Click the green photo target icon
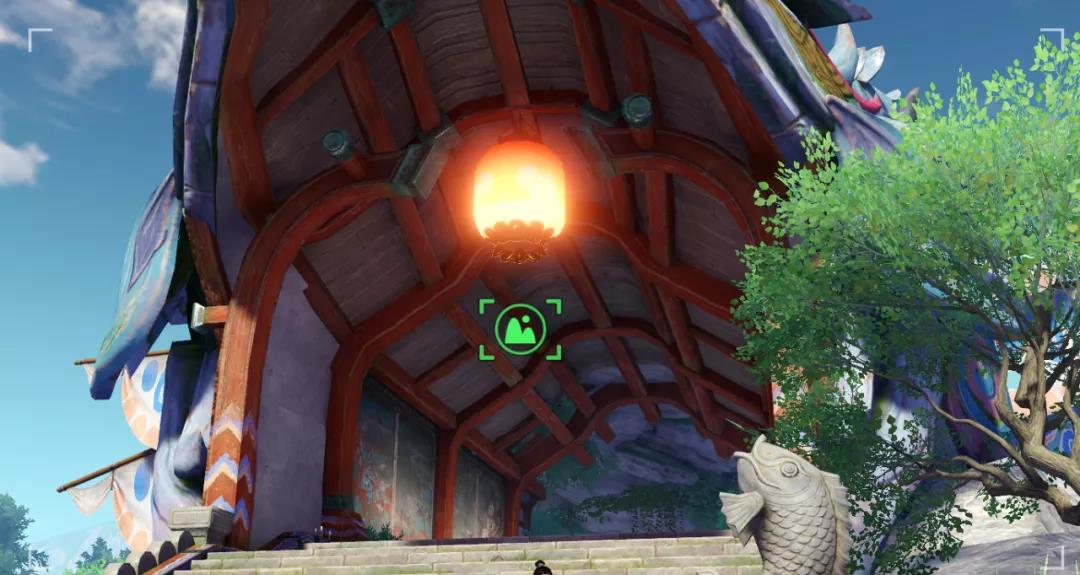Screen dimensions: 1080x575 520,329
